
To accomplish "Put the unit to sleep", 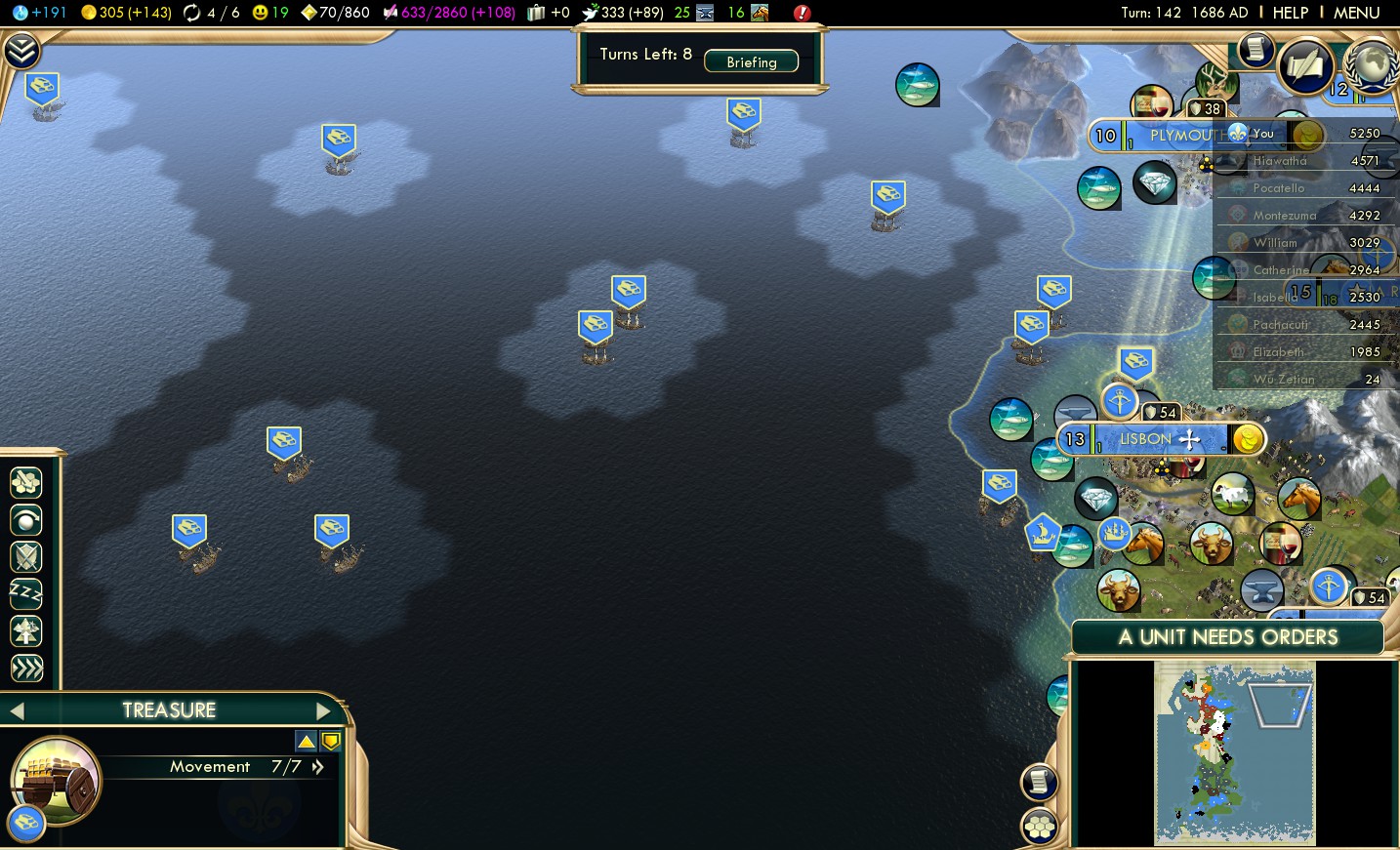I will tap(26, 593).
